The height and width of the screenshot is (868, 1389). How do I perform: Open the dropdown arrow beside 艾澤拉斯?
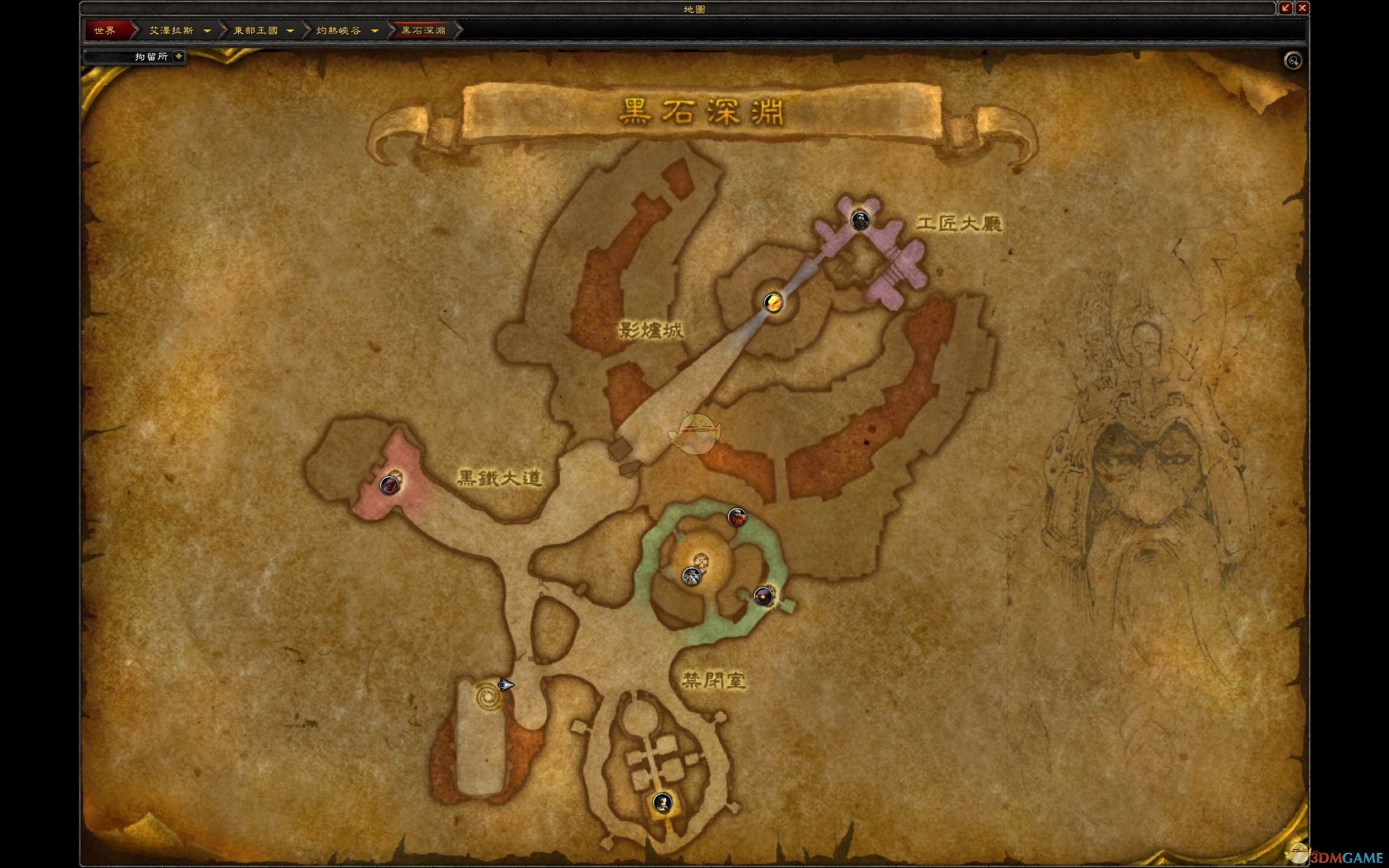pyautogui.click(x=207, y=30)
